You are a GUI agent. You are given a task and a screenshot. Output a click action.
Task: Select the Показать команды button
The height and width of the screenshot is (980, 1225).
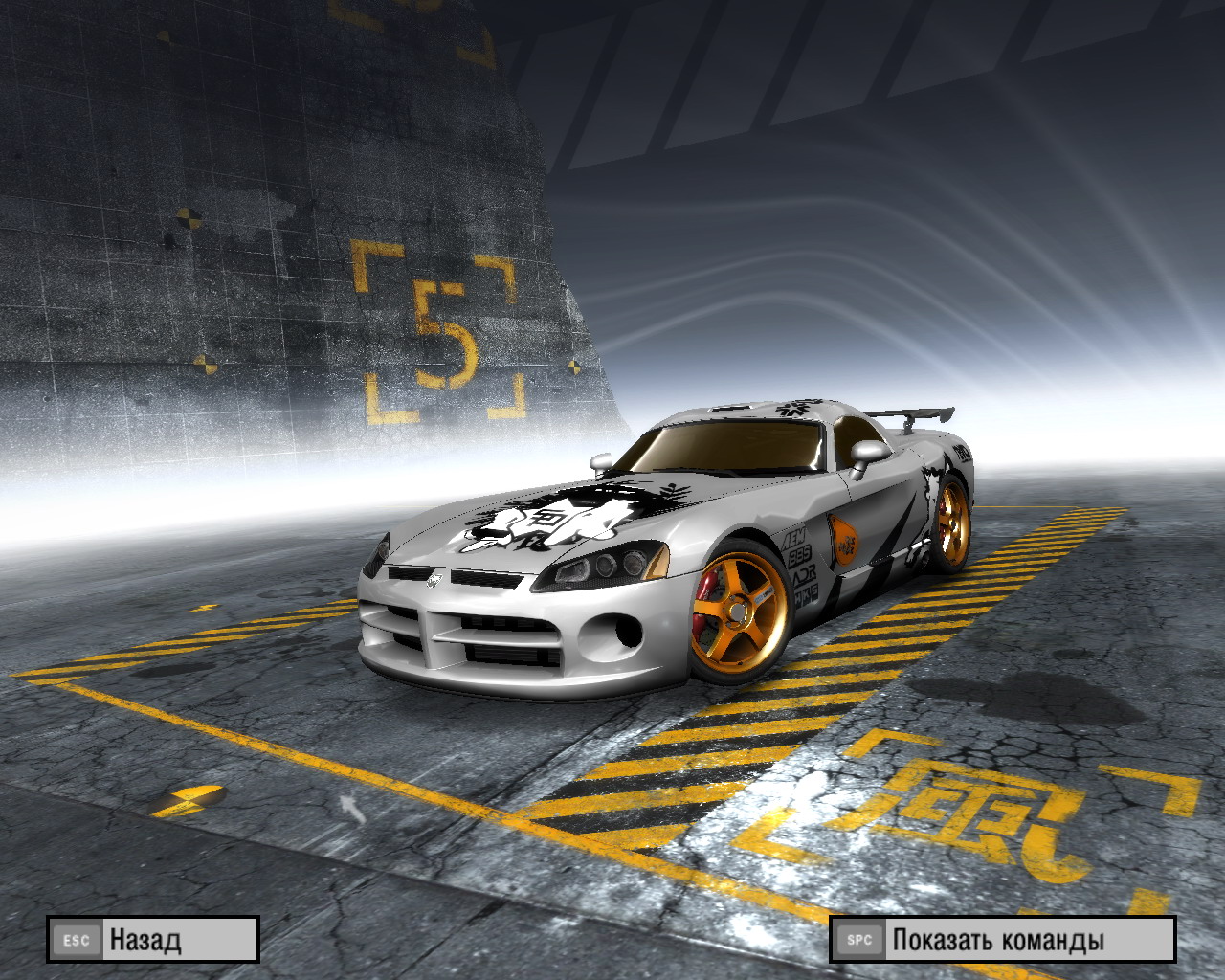pyautogui.click(x=1002, y=939)
